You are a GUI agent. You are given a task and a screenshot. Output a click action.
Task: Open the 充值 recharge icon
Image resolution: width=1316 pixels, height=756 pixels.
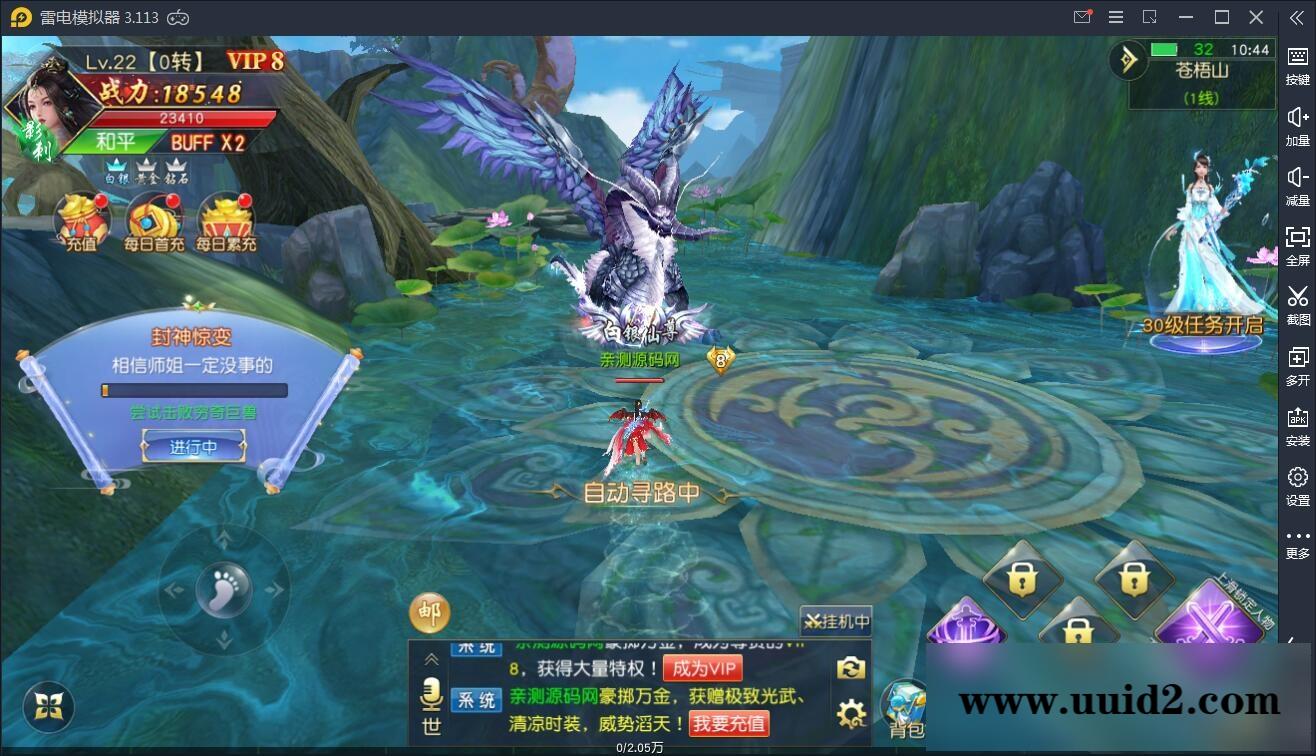pyautogui.click(x=82, y=223)
